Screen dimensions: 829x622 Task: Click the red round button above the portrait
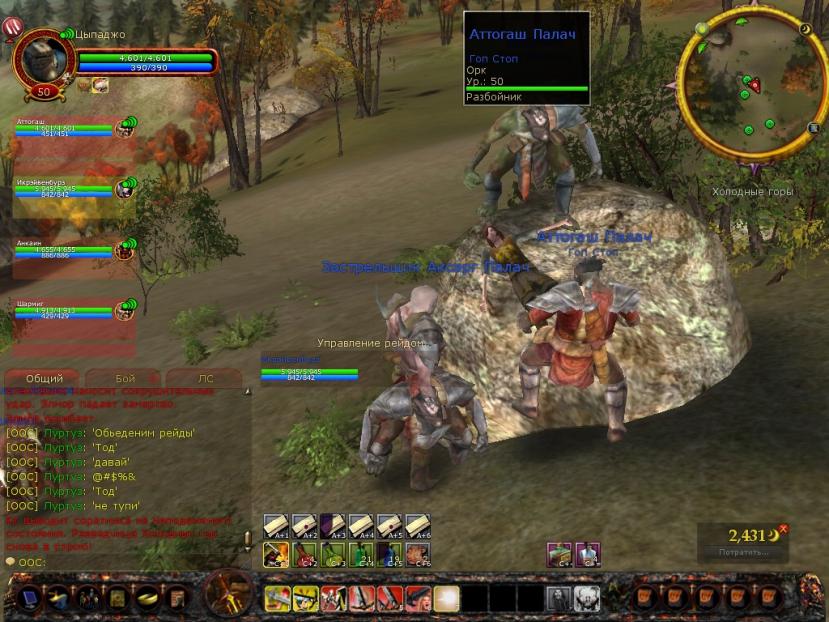pos(13,28)
